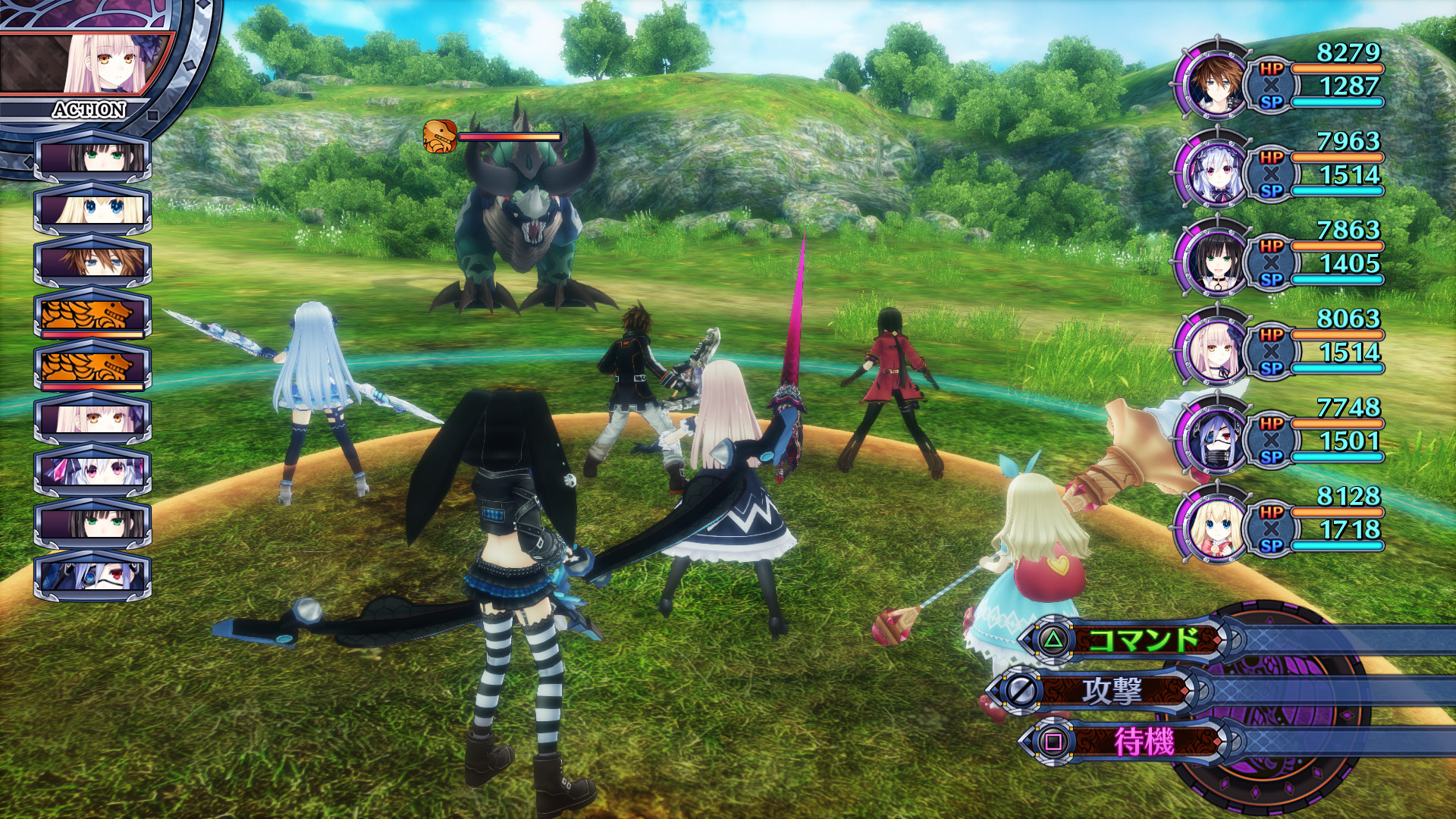This screenshot has height=819, width=1456.
Task: Choose the eyepatch girl in turn order
Action: [93, 577]
